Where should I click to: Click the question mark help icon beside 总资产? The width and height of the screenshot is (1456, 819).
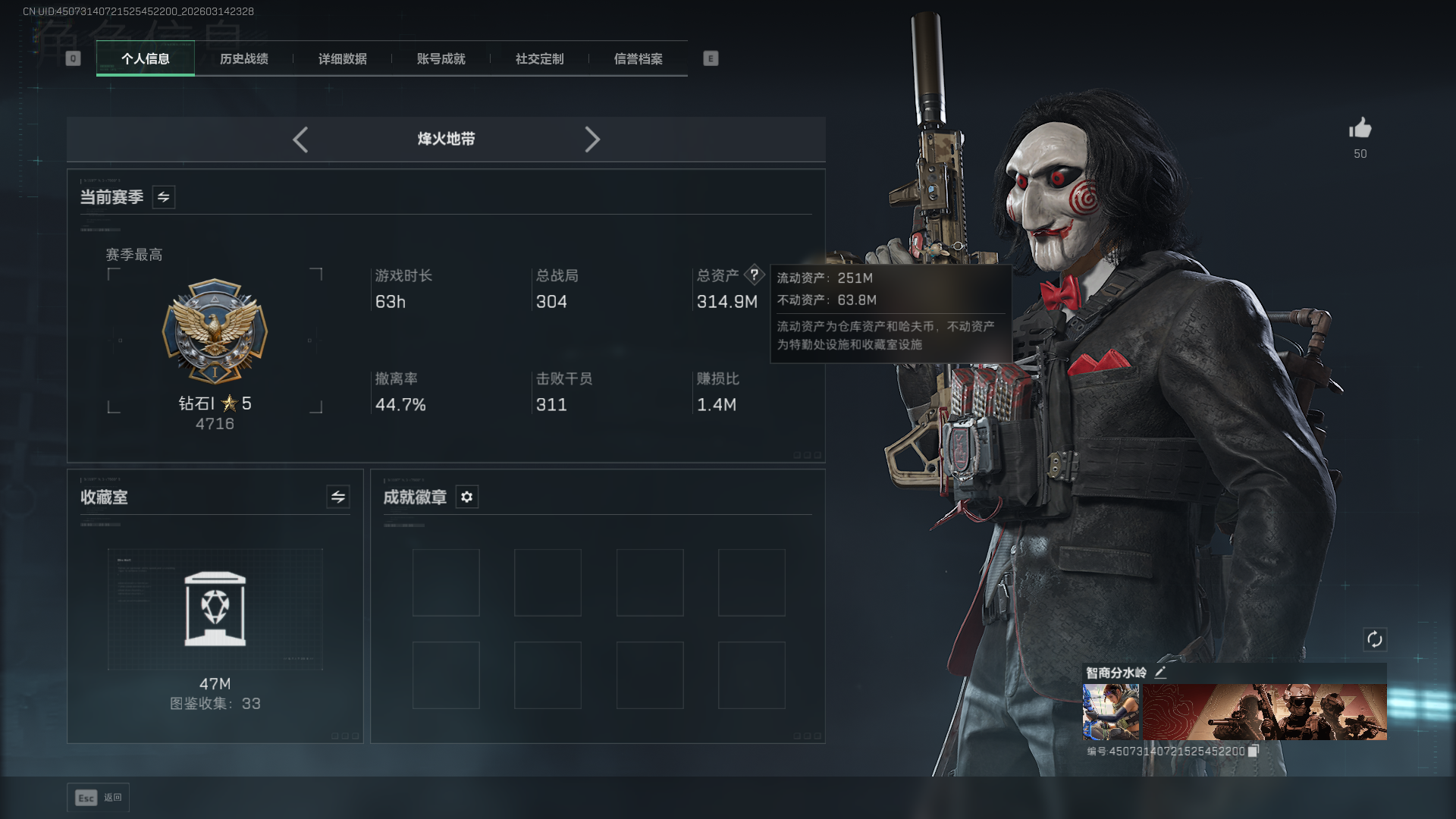pos(755,275)
